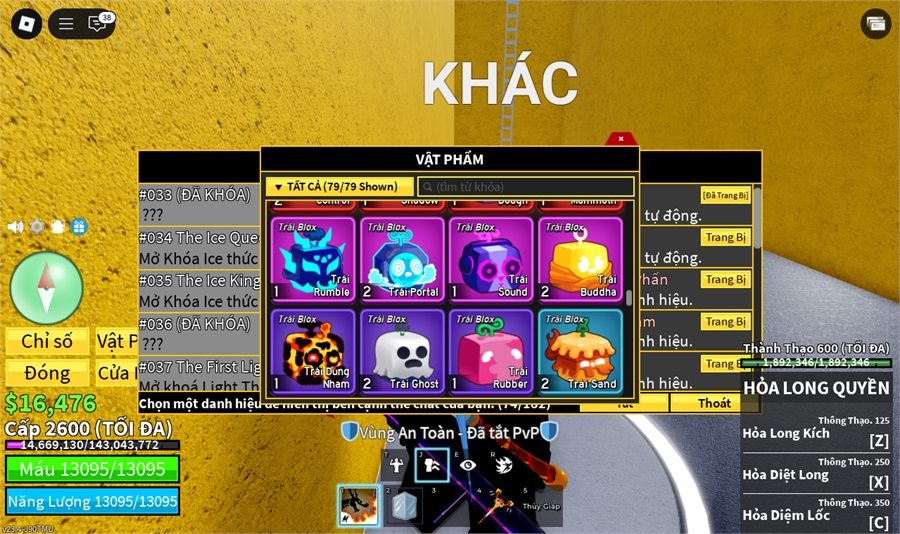Open the 'Tất Cả' item filter dropdown

pyautogui.click(x=340, y=187)
